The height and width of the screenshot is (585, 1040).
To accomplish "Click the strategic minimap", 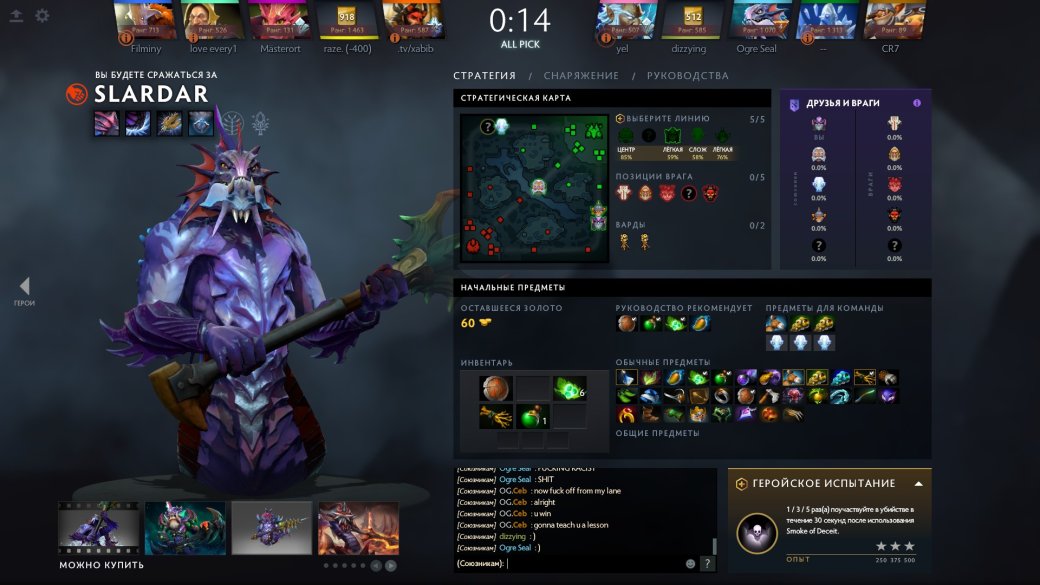I will (534, 188).
